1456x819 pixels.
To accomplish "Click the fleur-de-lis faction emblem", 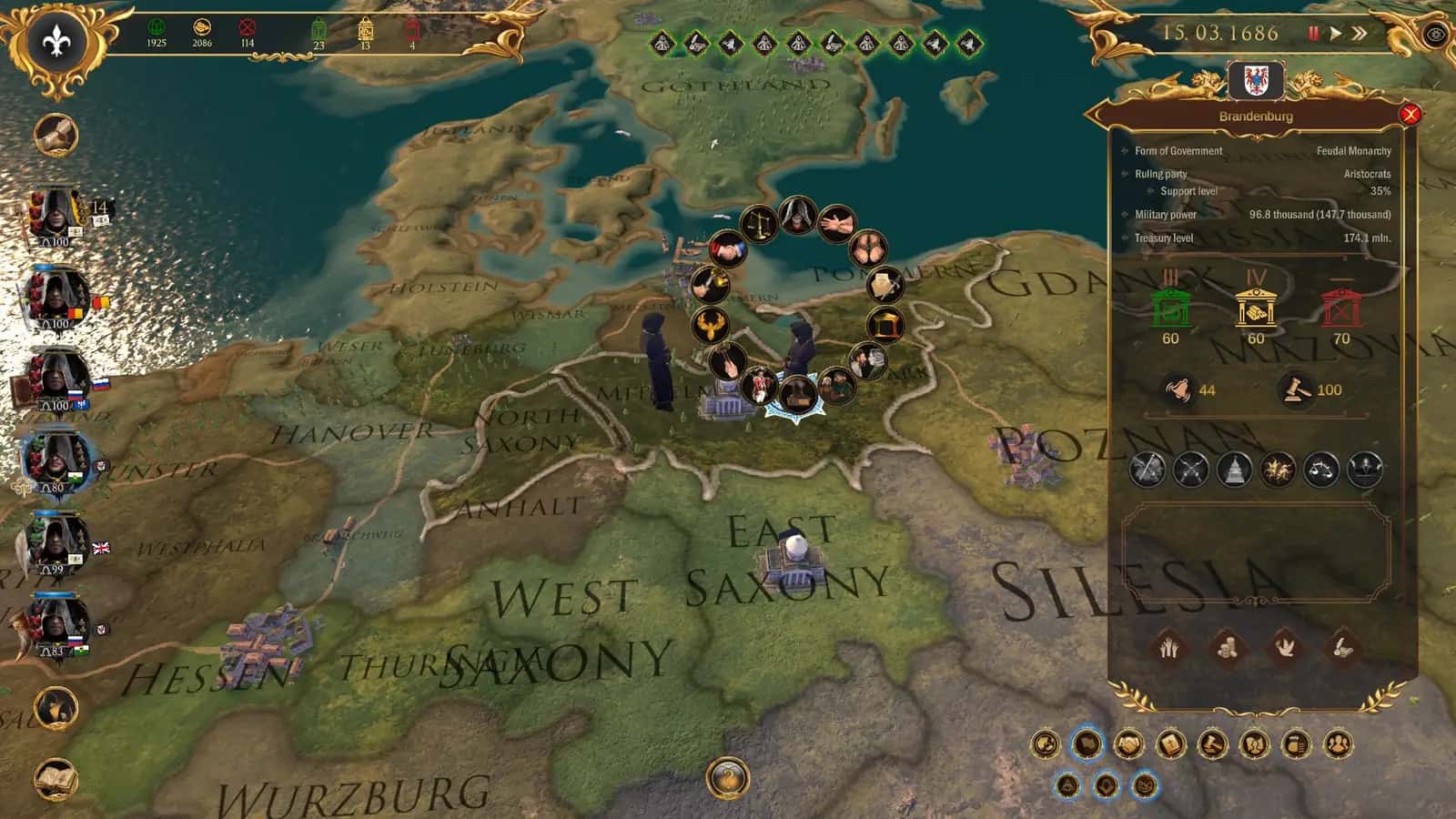I will 57,41.
